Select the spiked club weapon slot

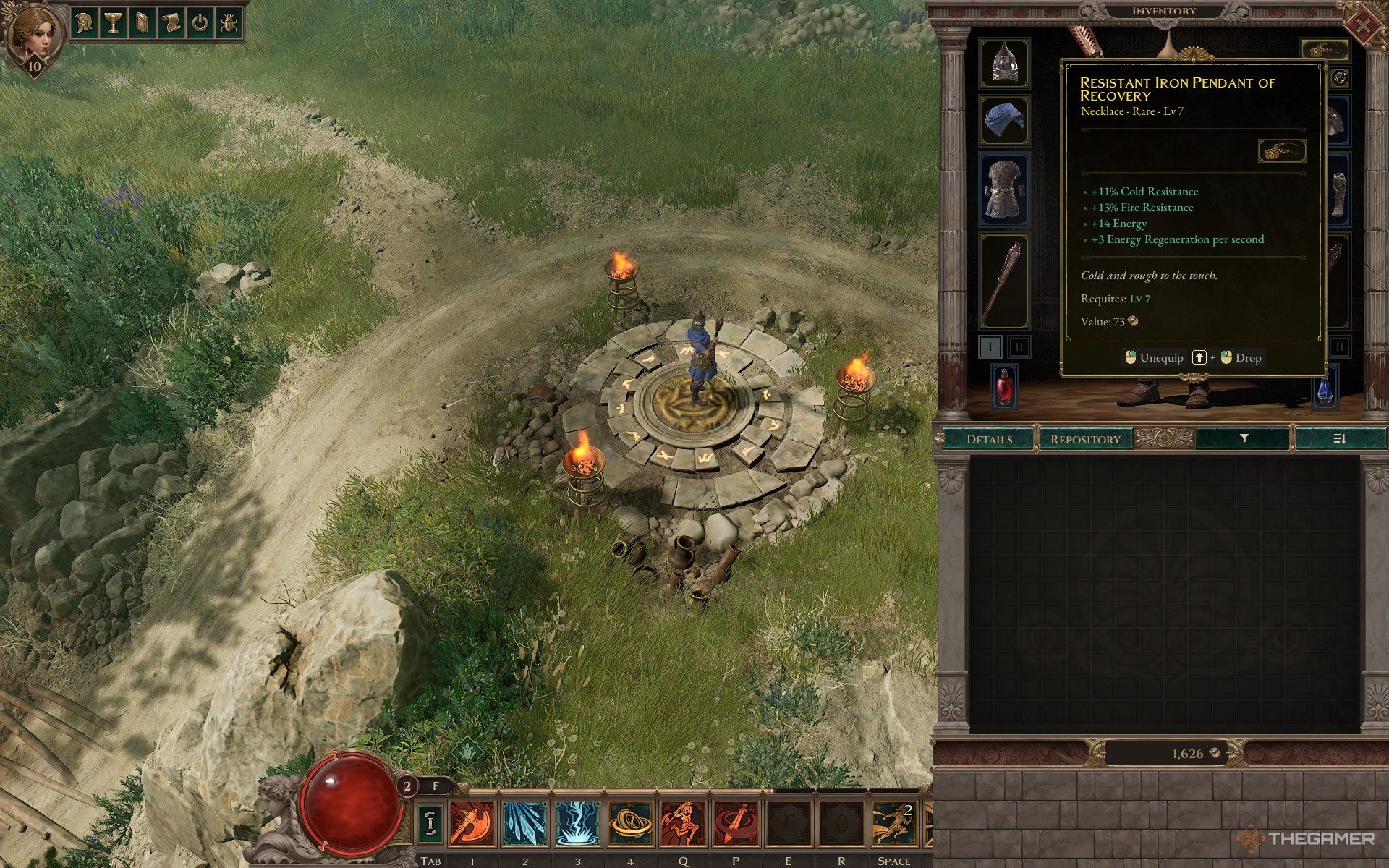click(1004, 281)
